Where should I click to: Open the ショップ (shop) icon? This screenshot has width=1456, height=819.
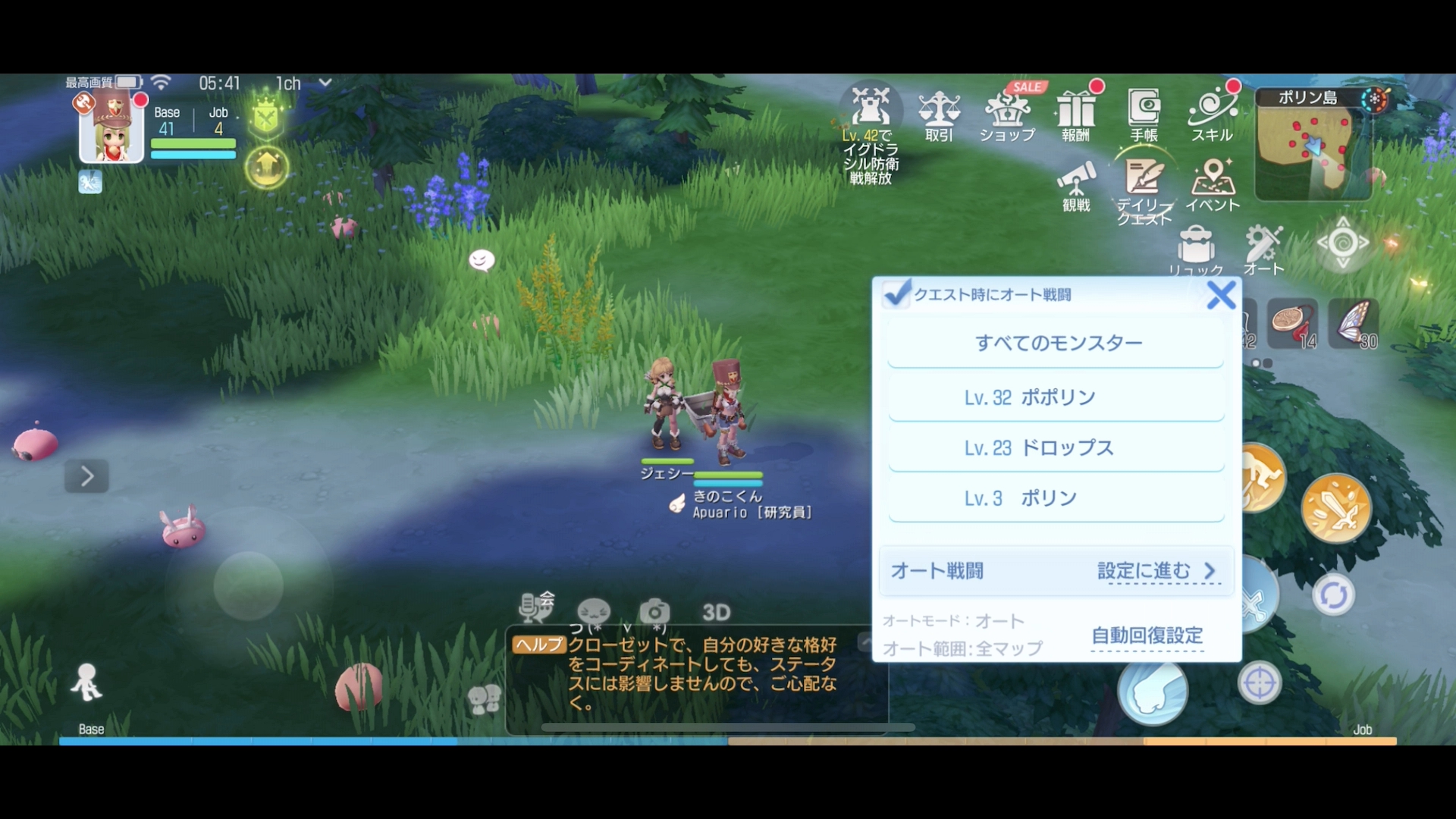point(1009,114)
